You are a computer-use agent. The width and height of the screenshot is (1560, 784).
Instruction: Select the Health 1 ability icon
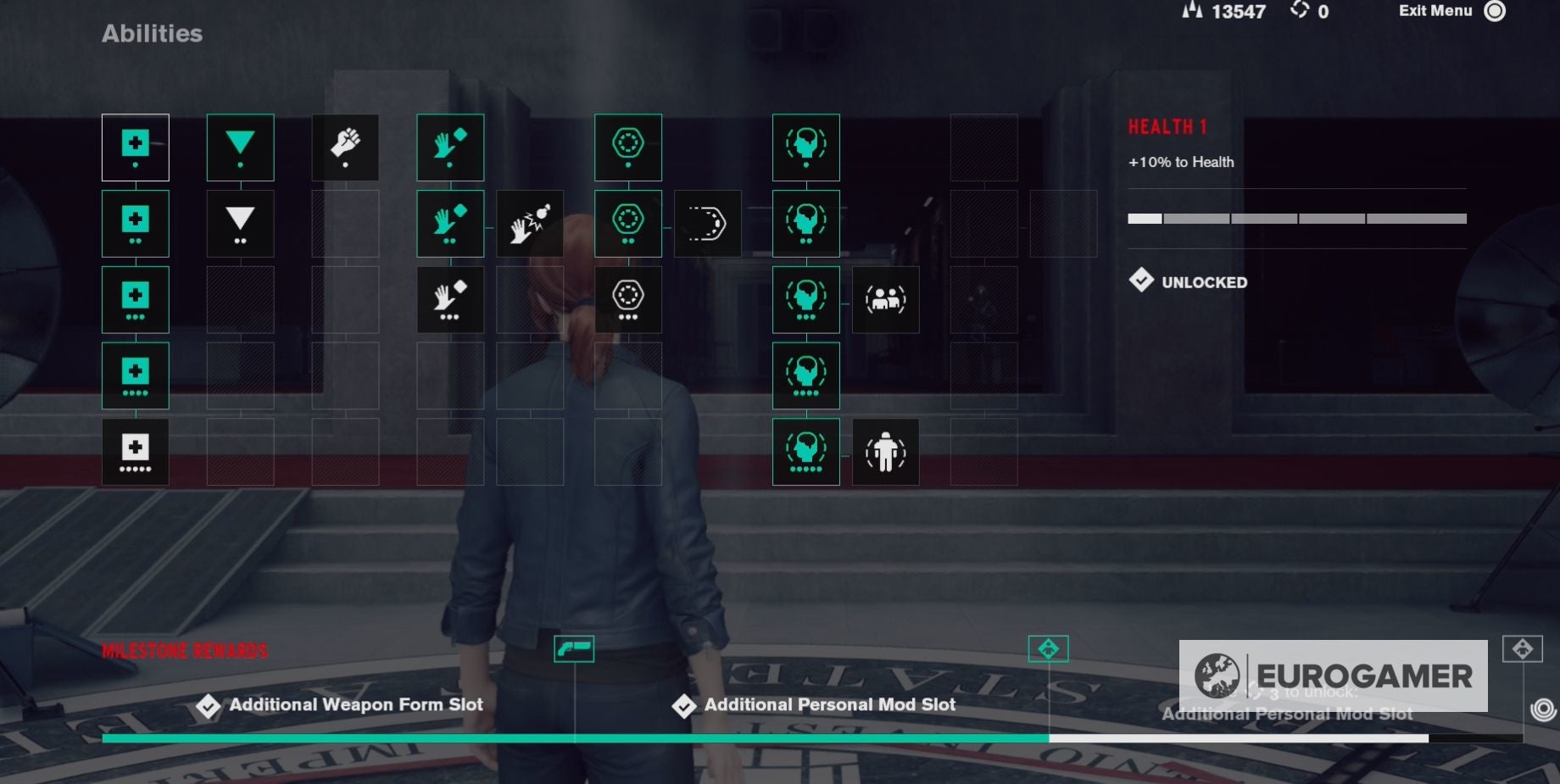tap(136, 147)
